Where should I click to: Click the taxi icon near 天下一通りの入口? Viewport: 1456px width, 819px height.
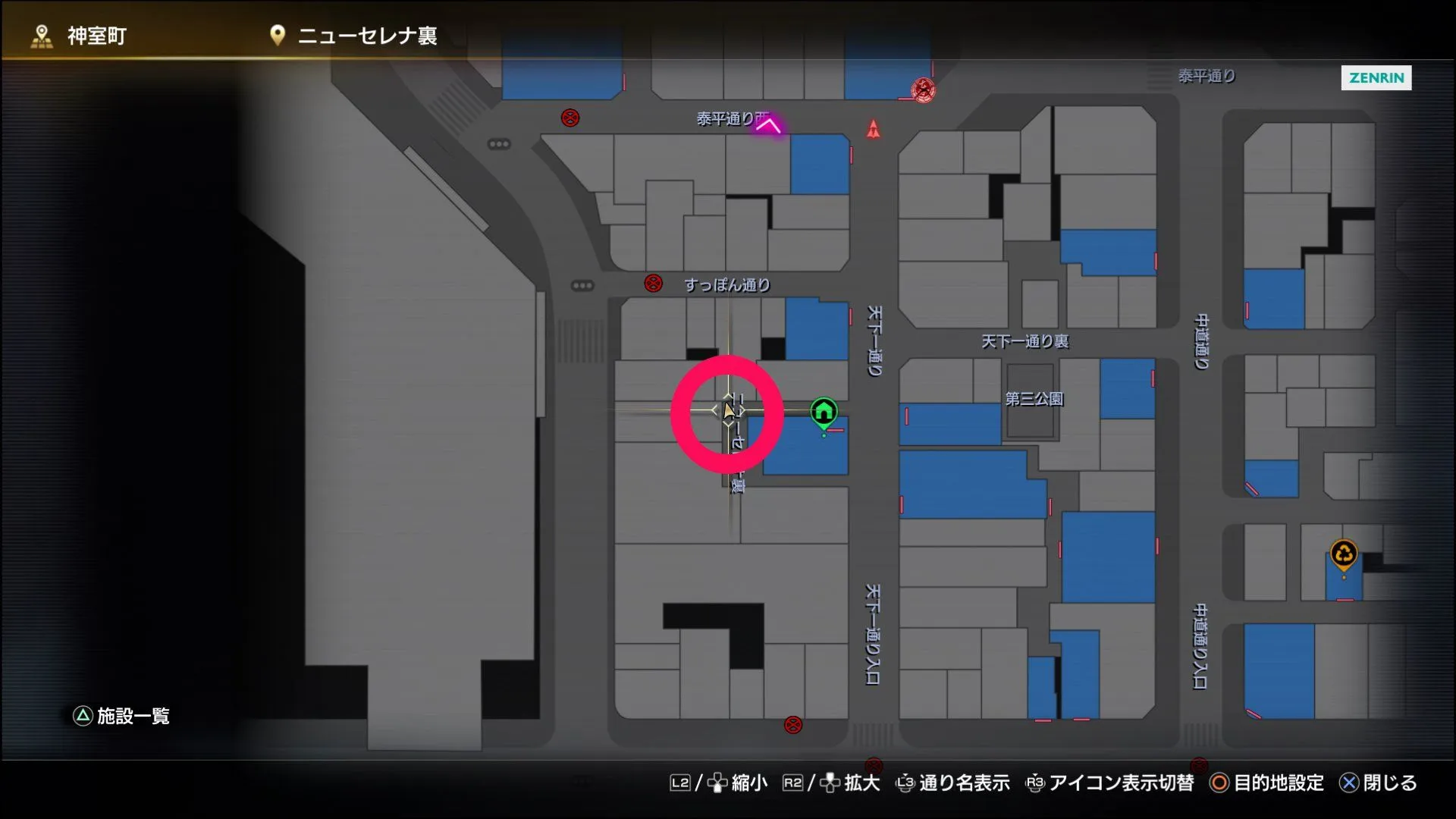(x=794, y=726)
